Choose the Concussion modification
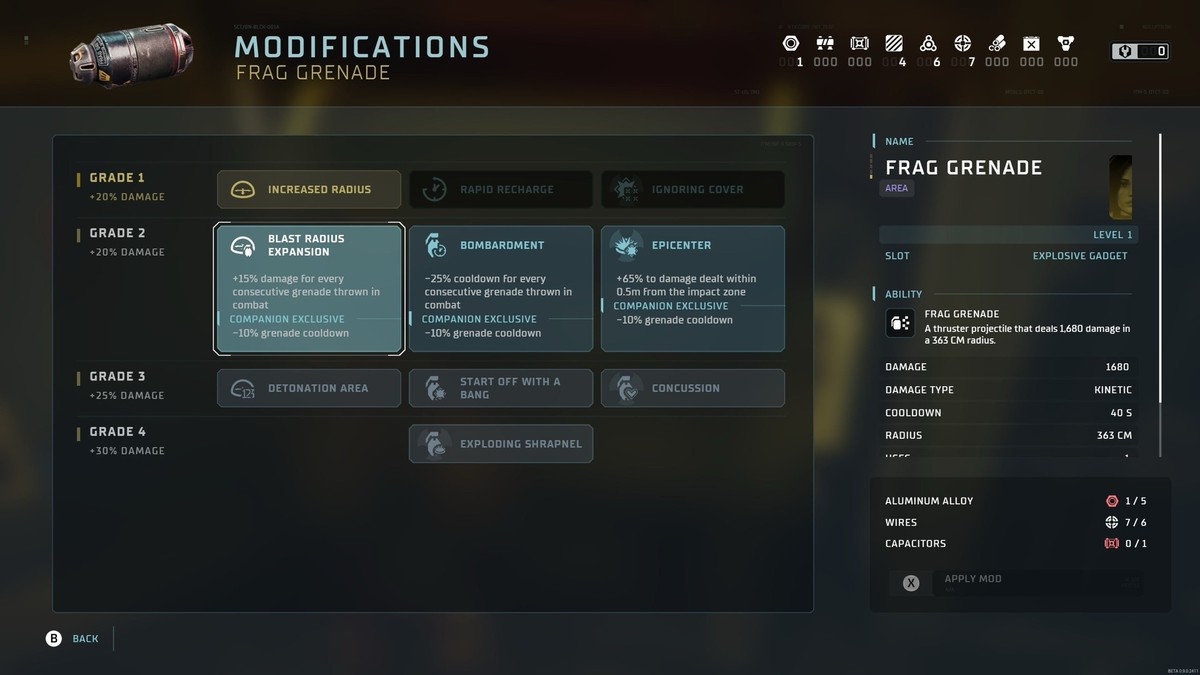This screenshot has height=675, width=1200. (x=693, y=388)
